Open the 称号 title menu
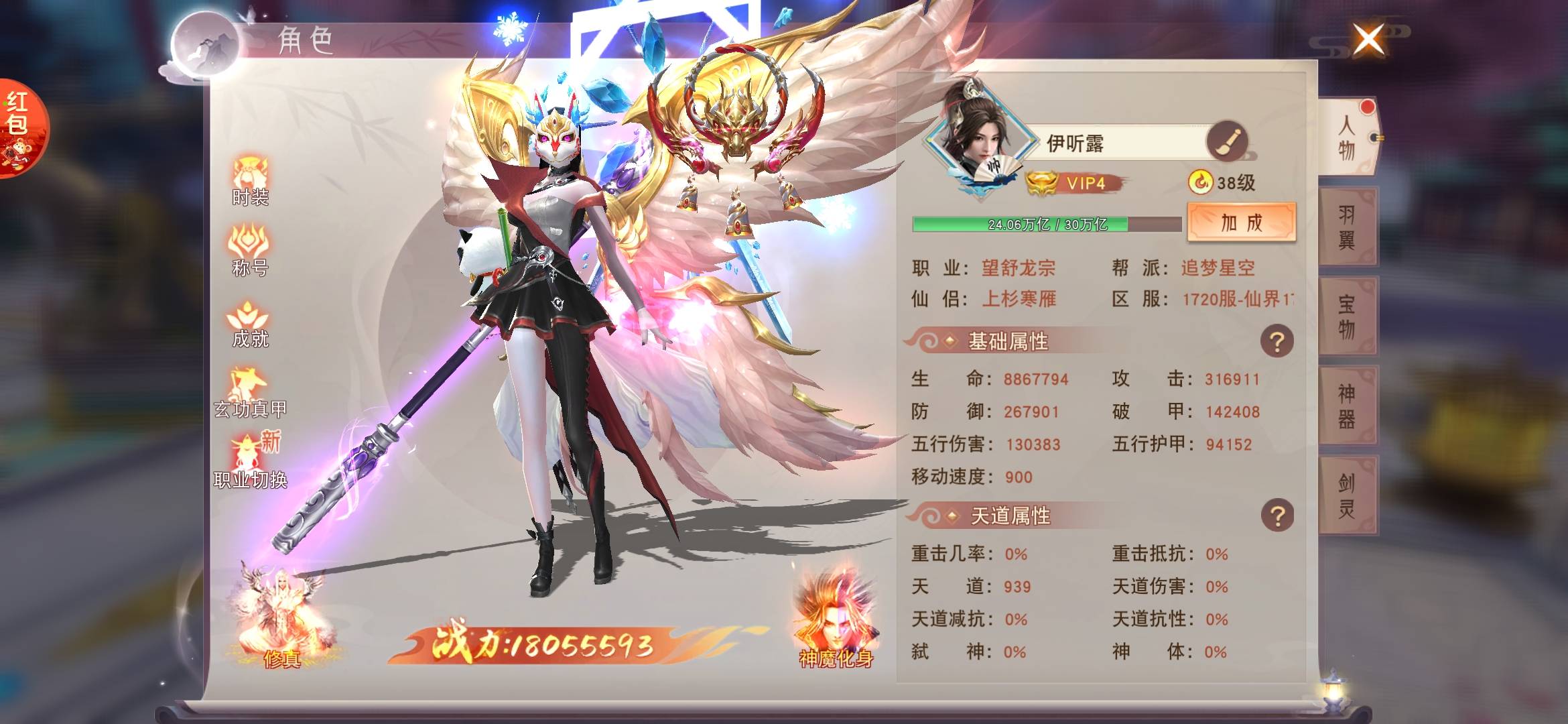 [x=250, y=251]
